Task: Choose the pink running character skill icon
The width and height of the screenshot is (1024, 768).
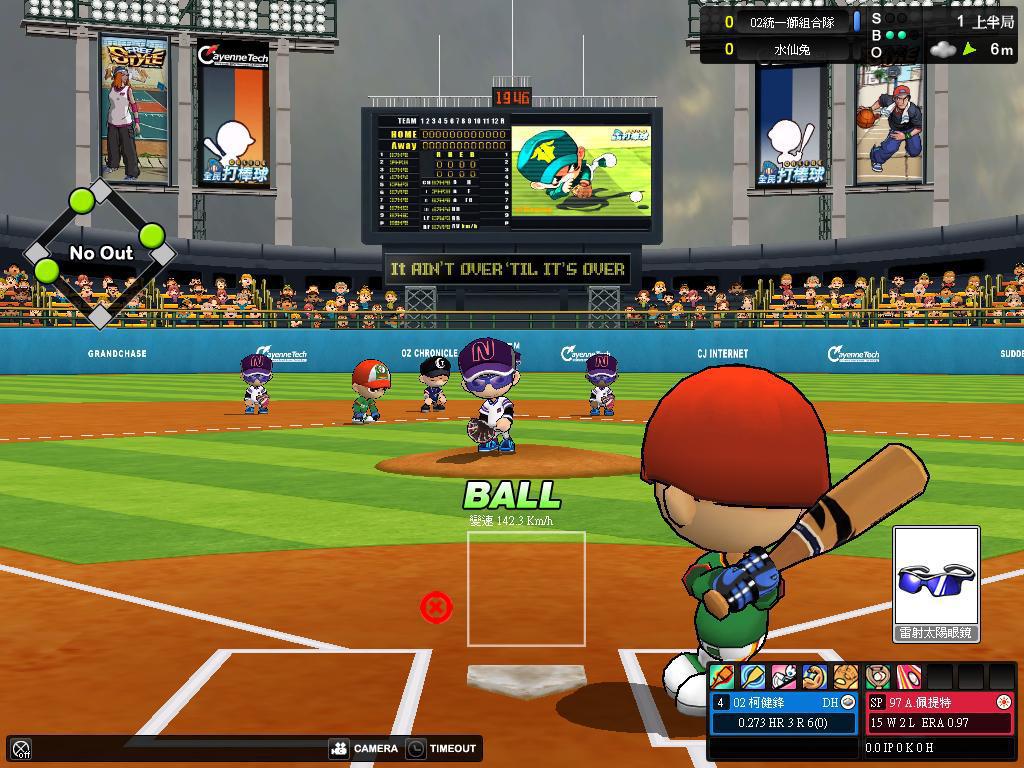Action: (784, 677)
